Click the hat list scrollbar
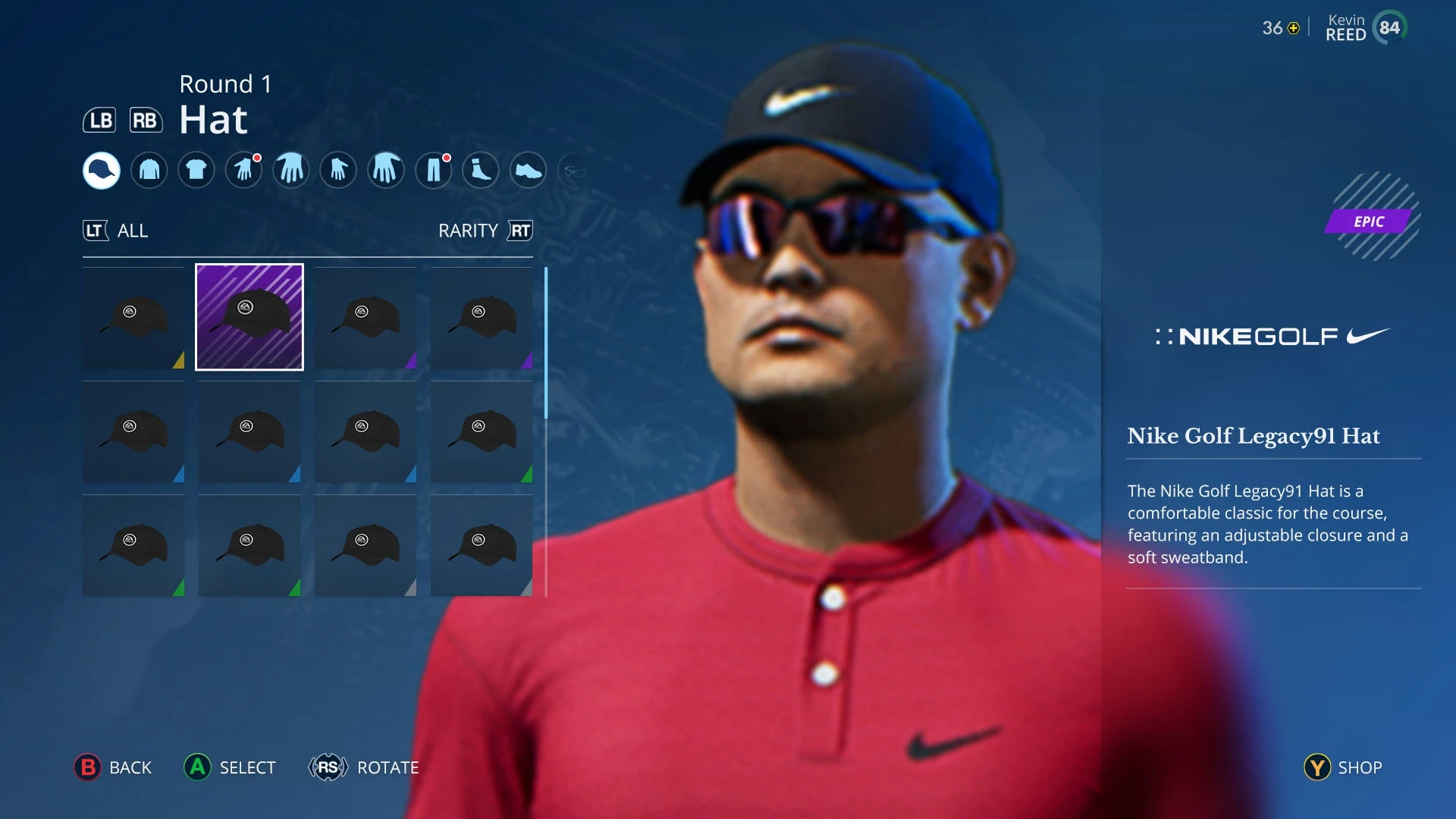Viewport: 1456px width, 819px height. (546, 343)
